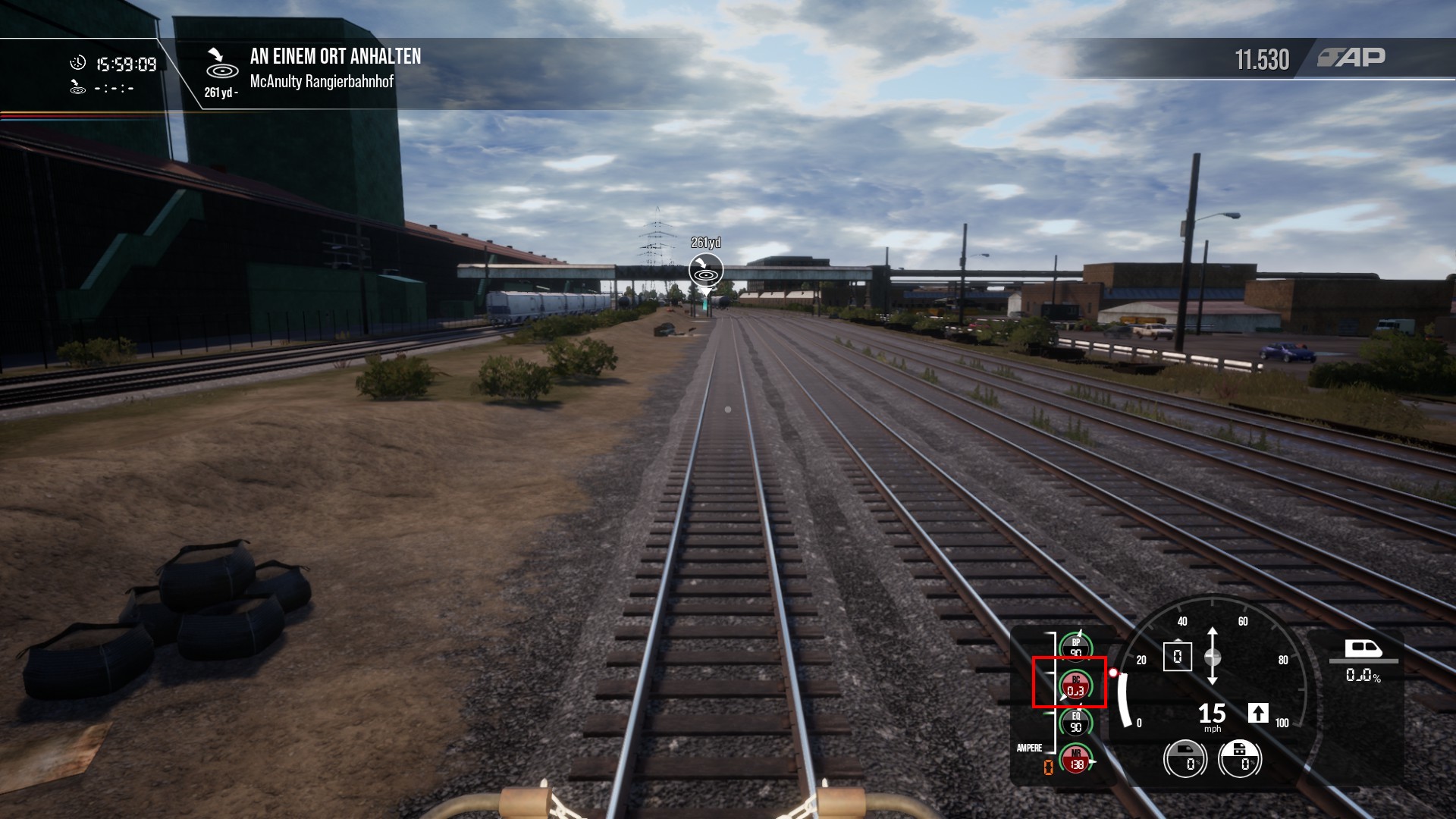Click the 261yd objective waypoint marker
1456x819 pixels.
706,270
